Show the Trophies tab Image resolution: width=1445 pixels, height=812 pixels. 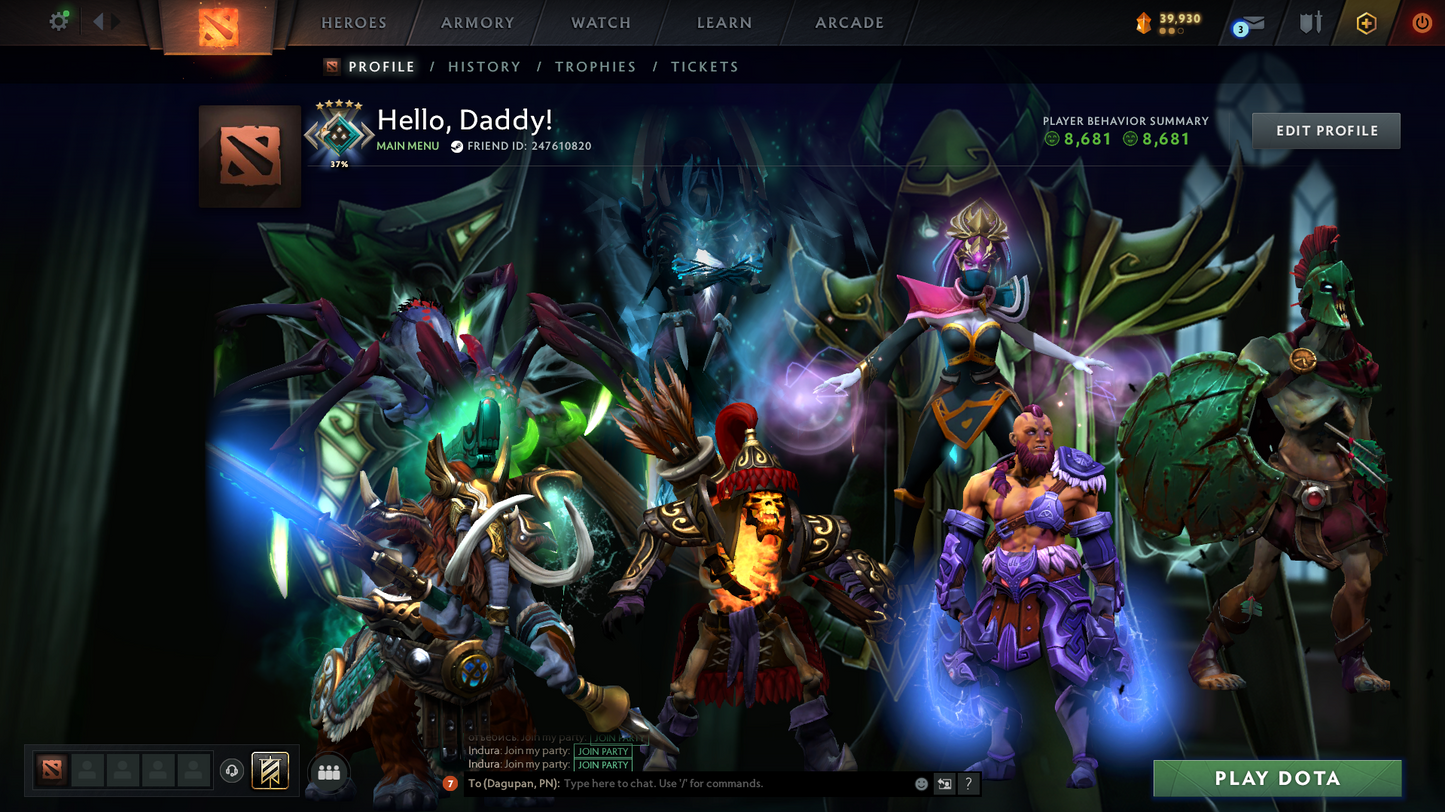[x=595, y=67]
